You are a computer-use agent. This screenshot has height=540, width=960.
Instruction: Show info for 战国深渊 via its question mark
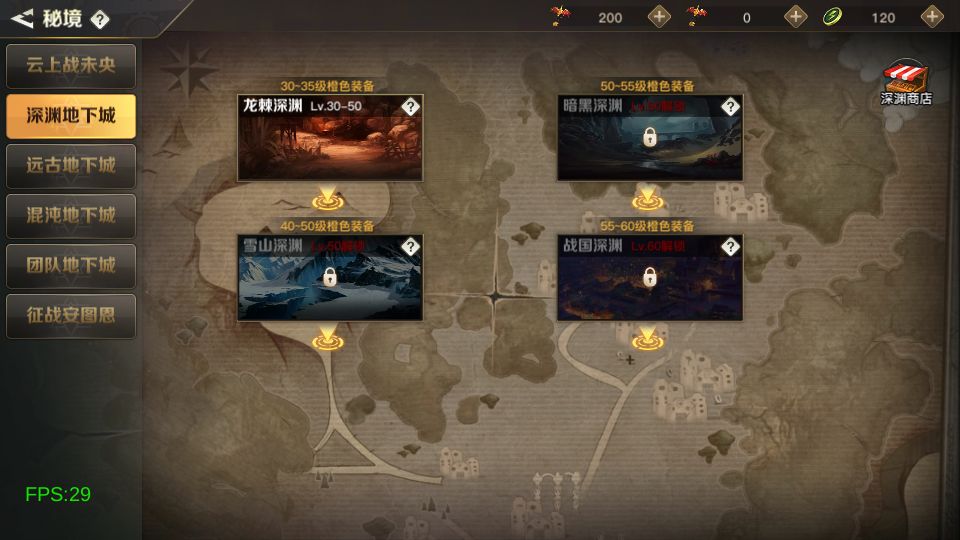(731, 246)
